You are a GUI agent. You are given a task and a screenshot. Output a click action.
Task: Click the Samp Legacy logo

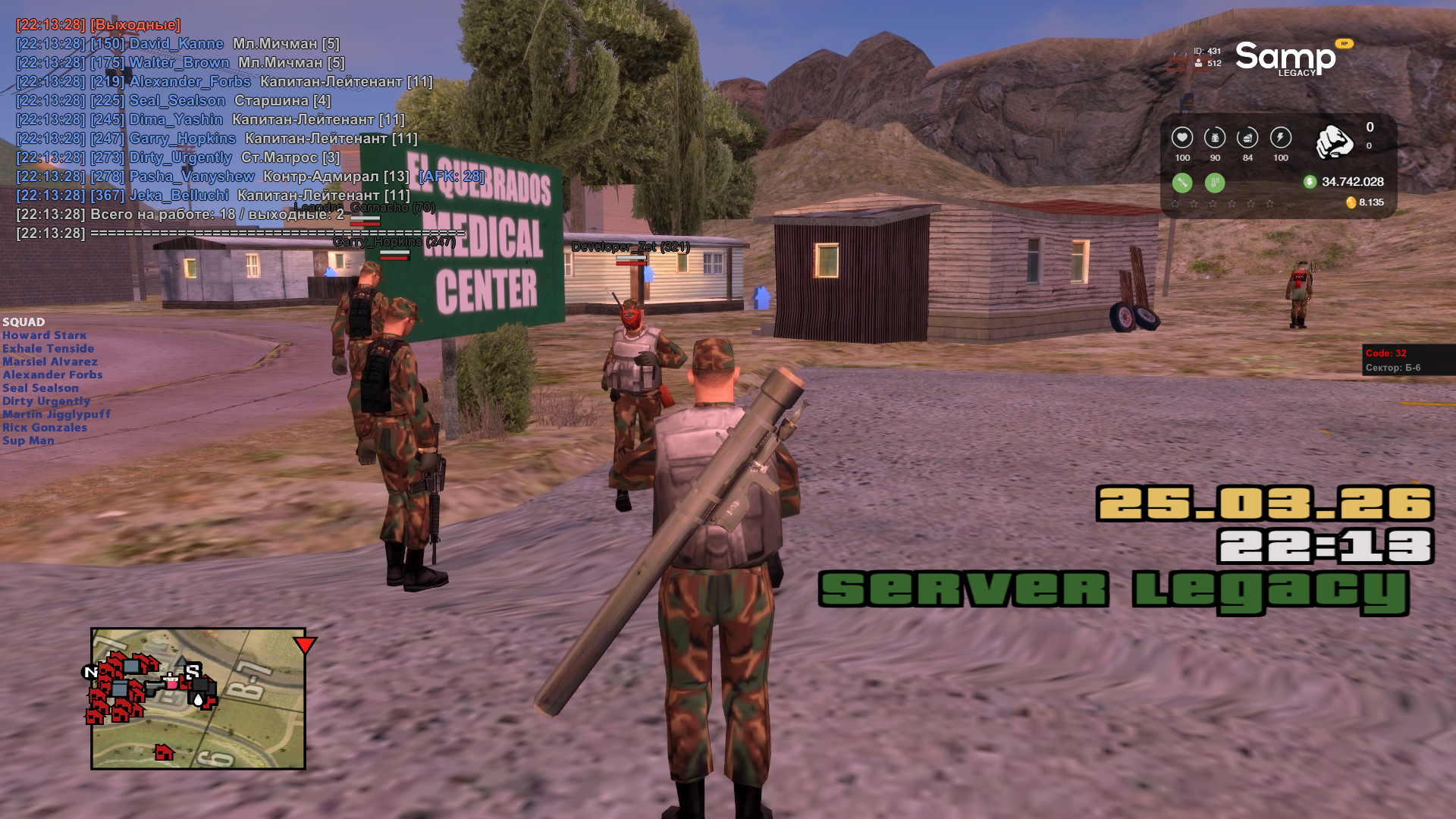[1286, 58]
